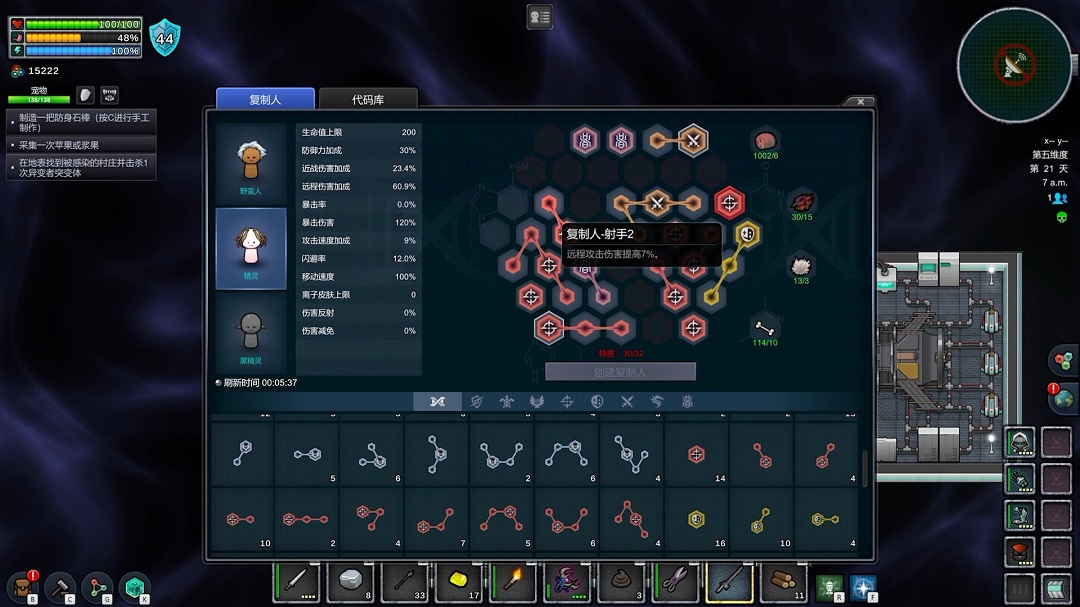Open the player list icon at top

point(540,17)
